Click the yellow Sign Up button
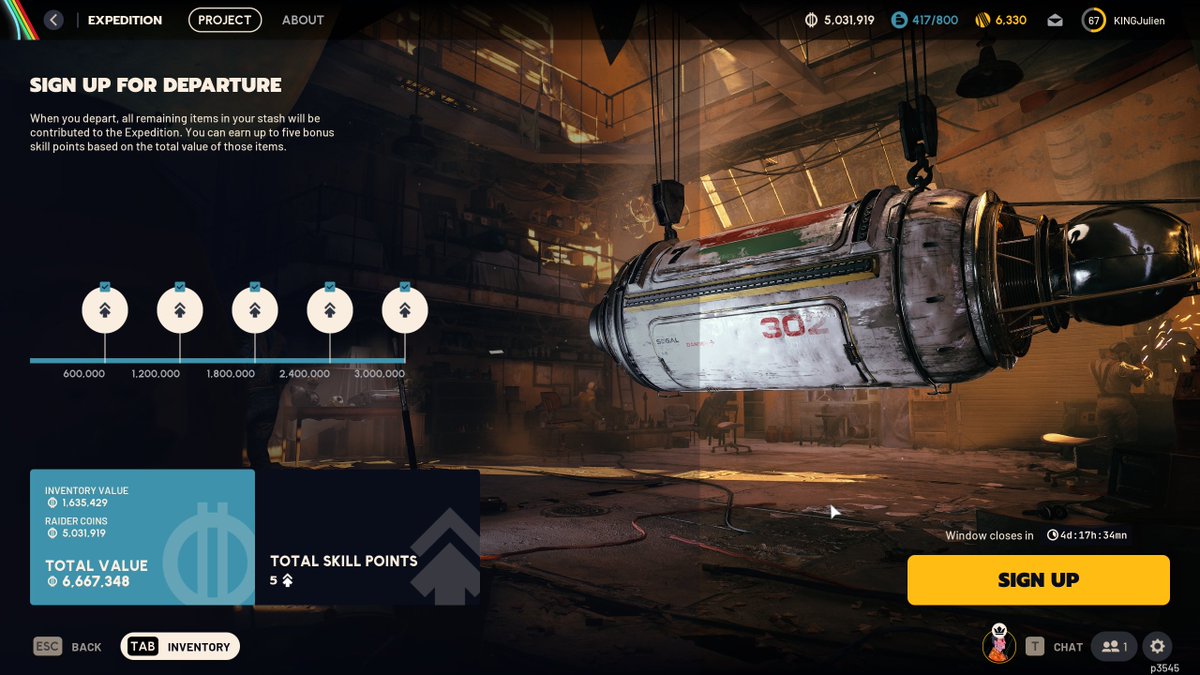1200x675 pixels. point(1038,580)
